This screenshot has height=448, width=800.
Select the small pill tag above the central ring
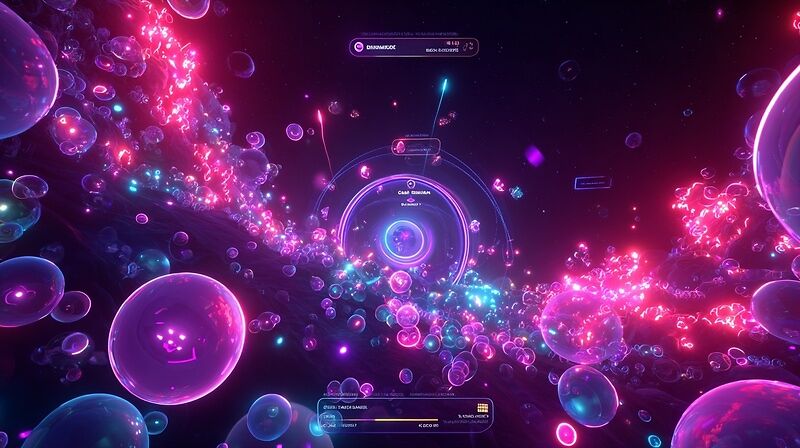coord(416,146)
